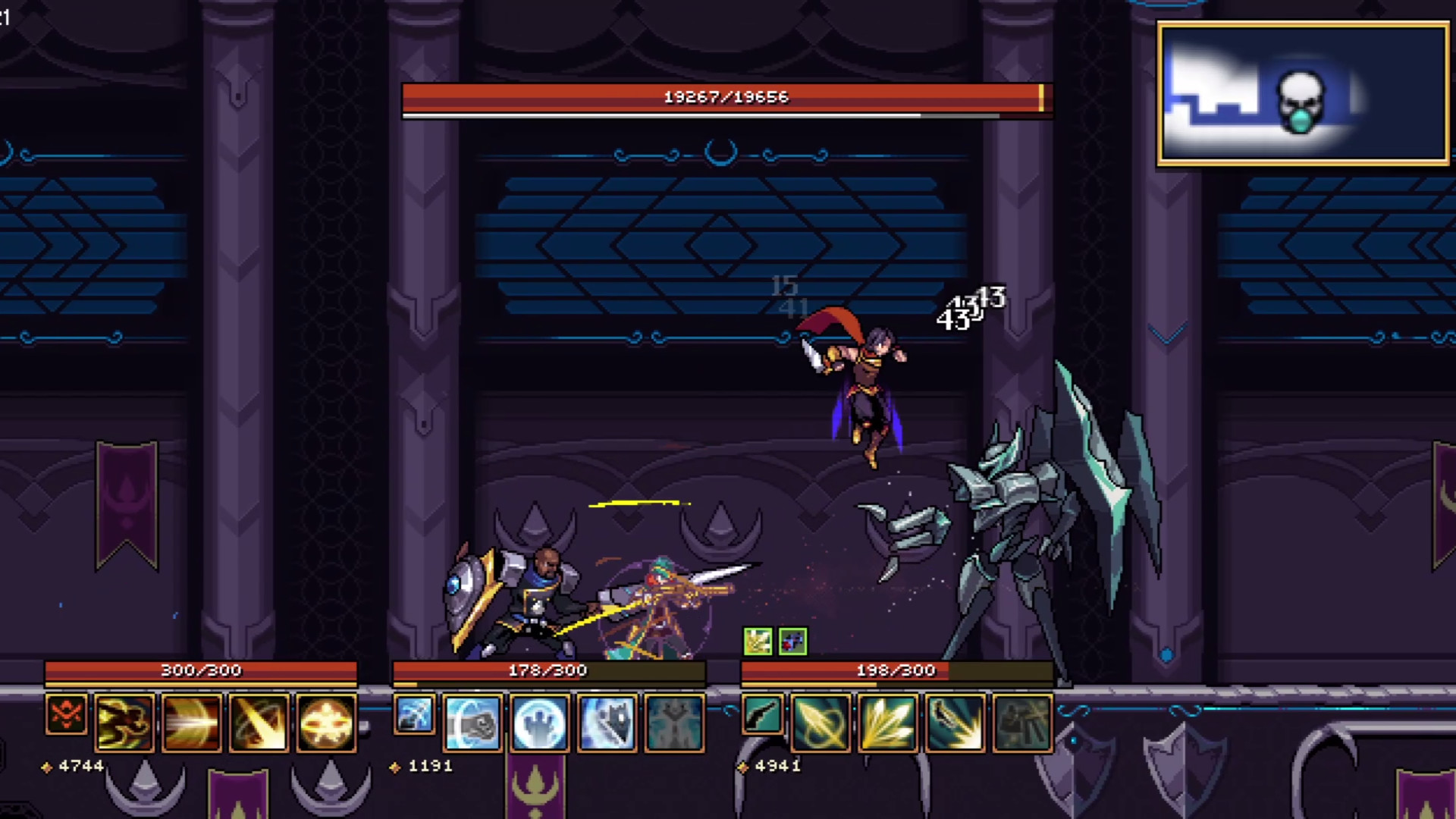Select the crossed-swords red skill icon
Screen dimensions: 1456x819
point(66,715)
